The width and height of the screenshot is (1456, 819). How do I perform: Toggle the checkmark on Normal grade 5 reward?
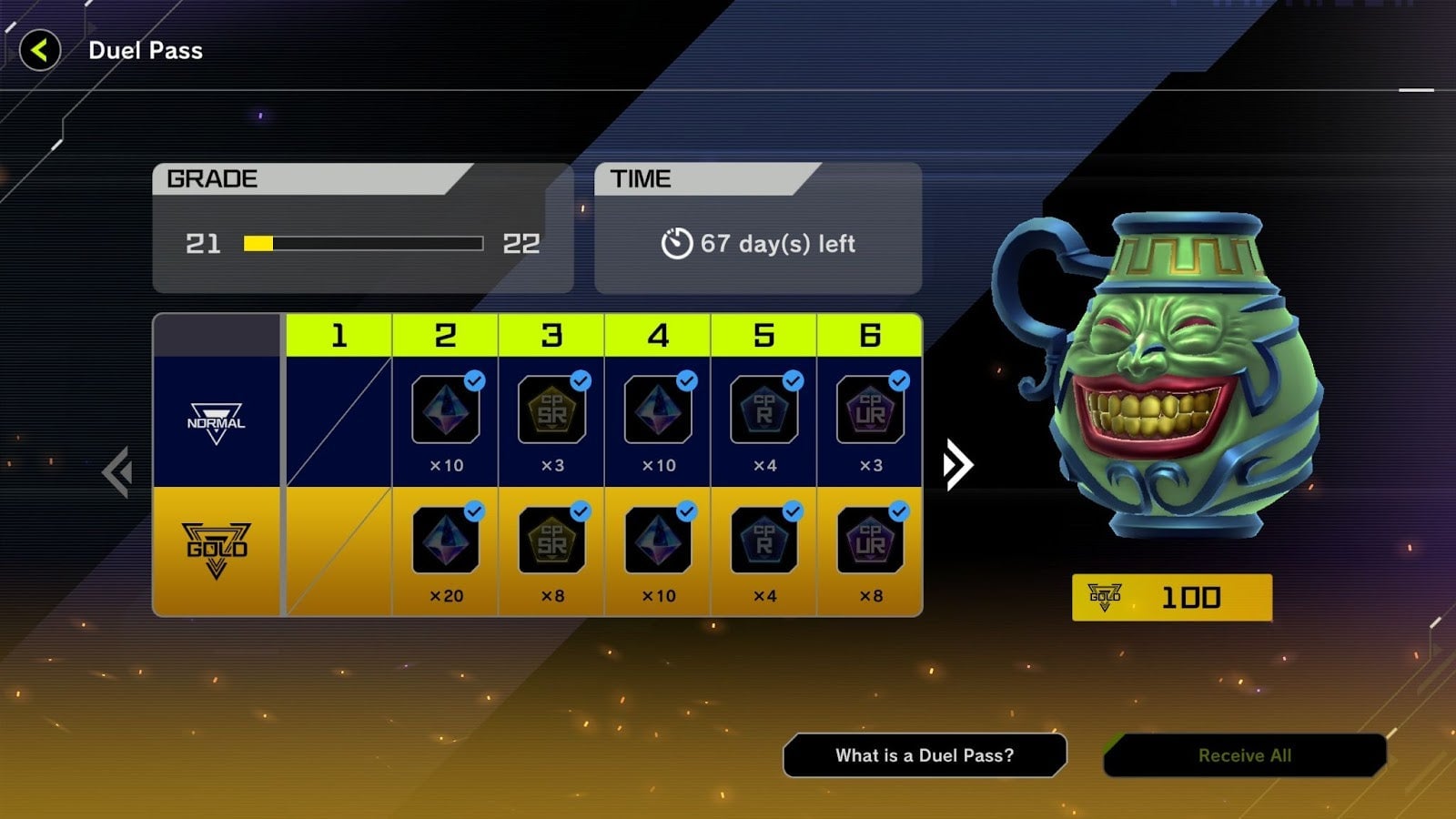click(792, 382)
